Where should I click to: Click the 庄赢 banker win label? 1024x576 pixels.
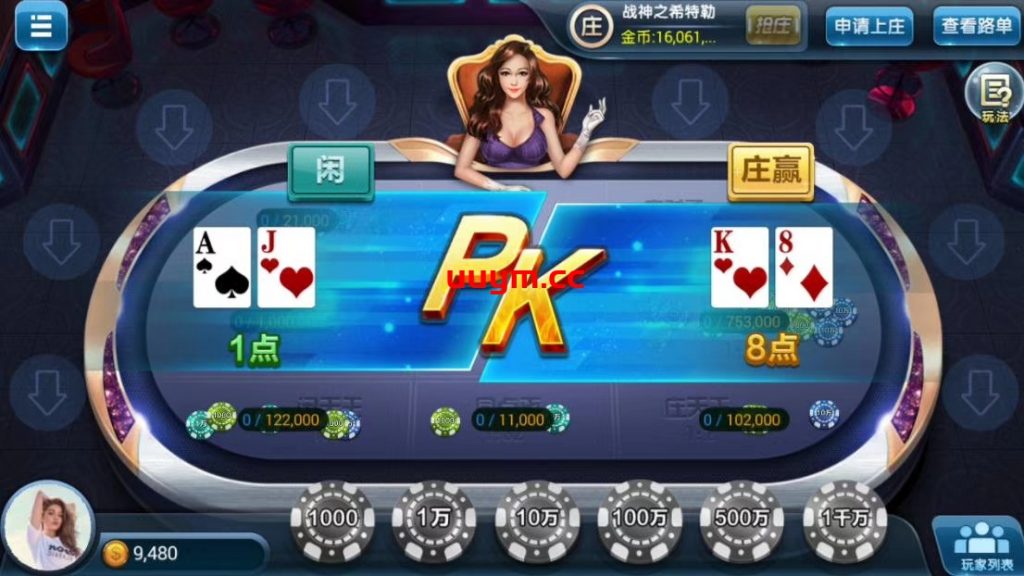pos(771,170)
